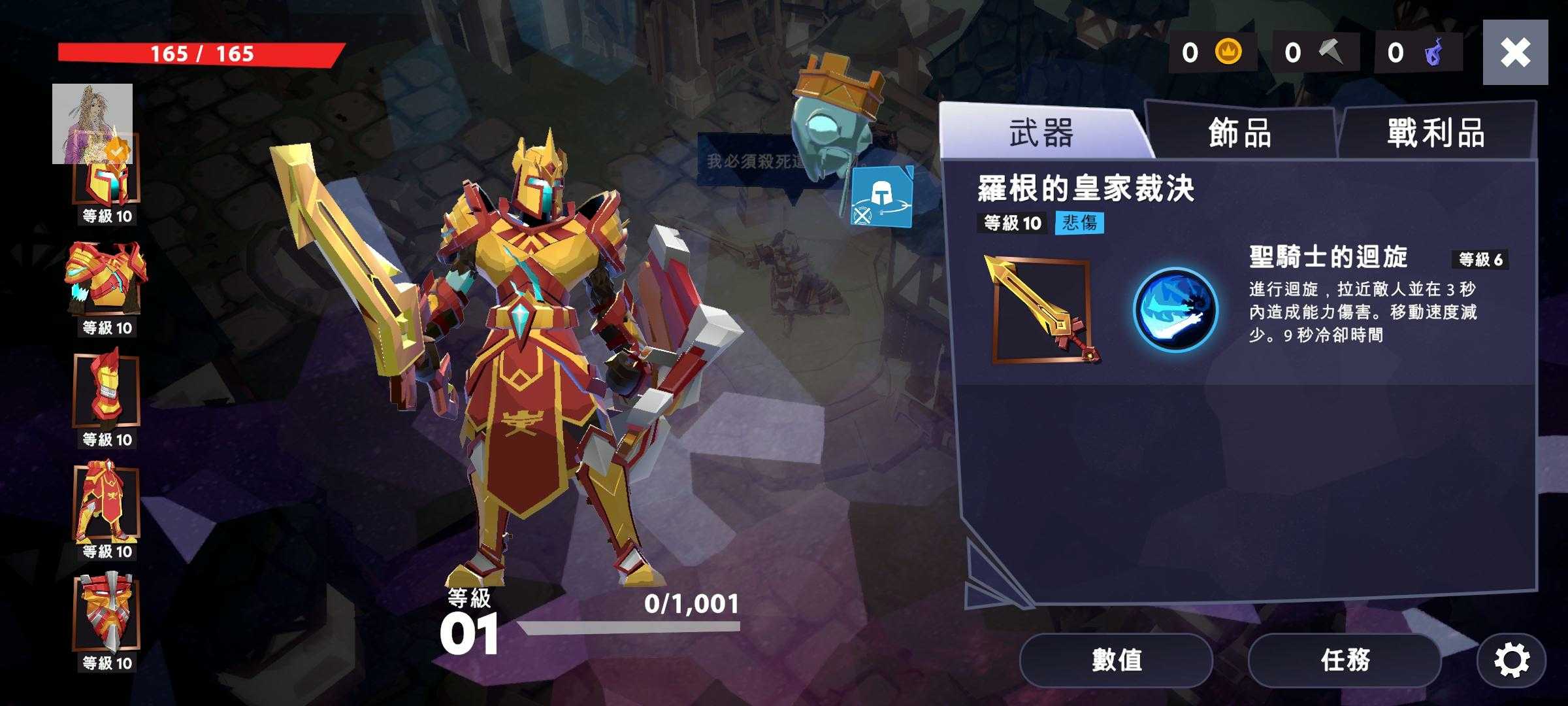Select the leg armor equipment slot
This screenshot has height=706, width=1568.
point(106,502)
